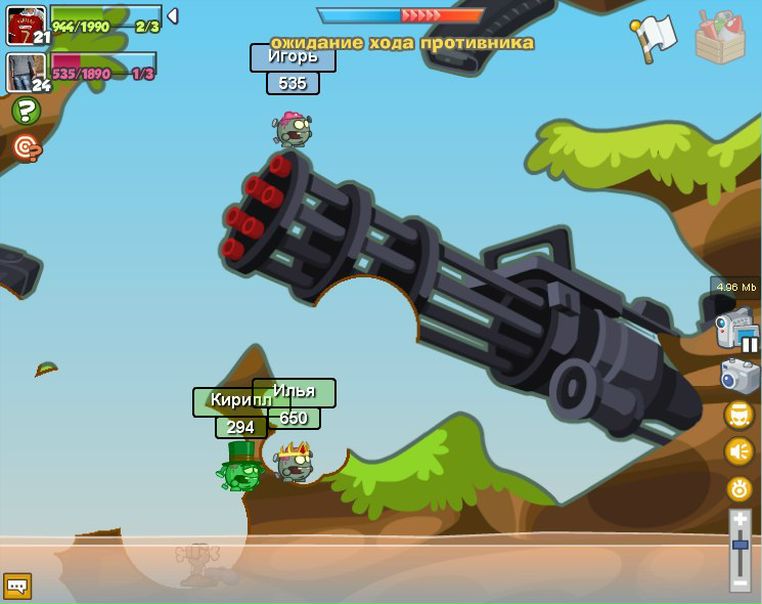Viewport: 762px width, 604px height.
Task: Select the level 24 opponent avatar
Action: point(26,72)
